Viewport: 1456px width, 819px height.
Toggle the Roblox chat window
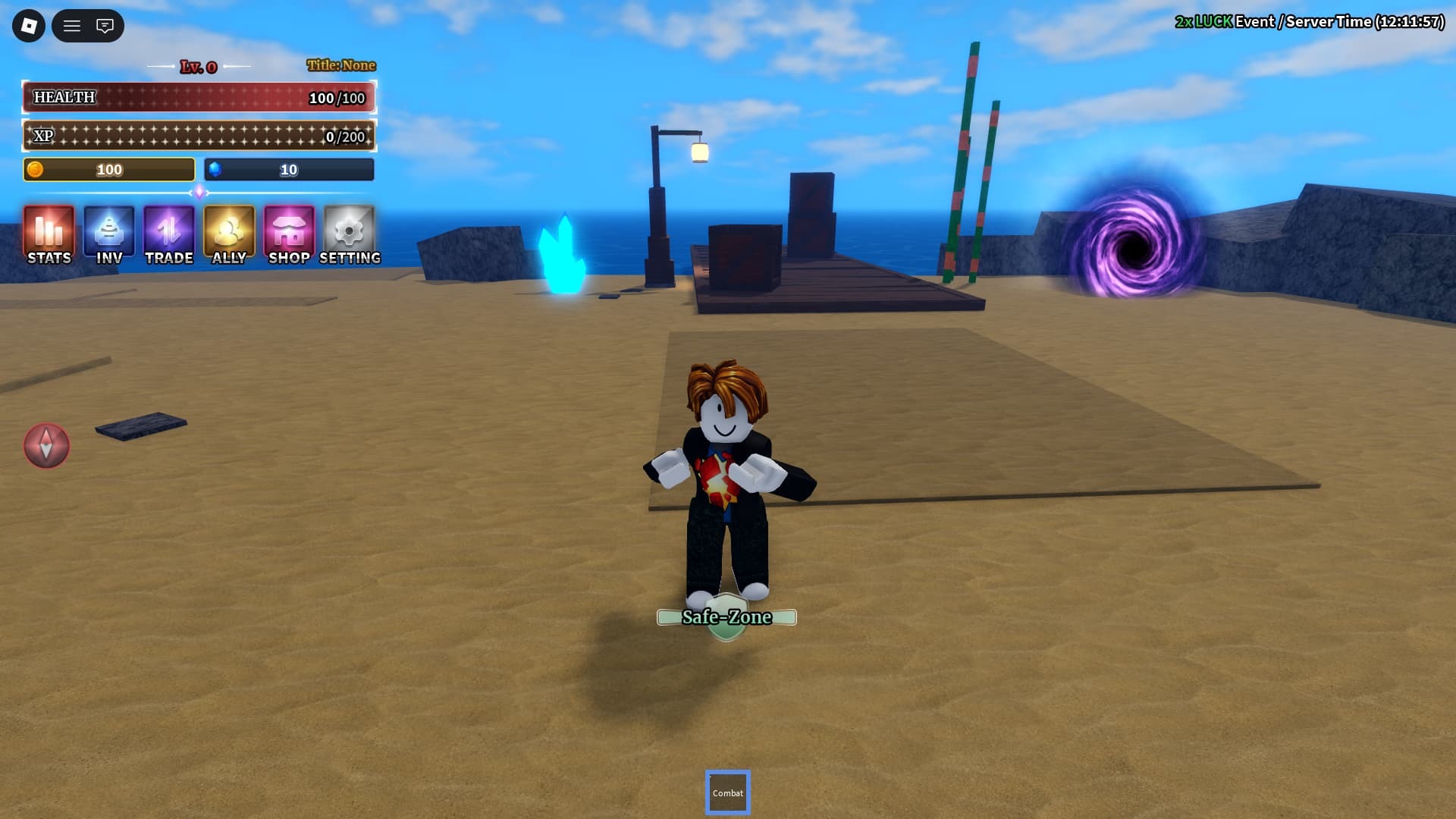(x=105, y=26)
